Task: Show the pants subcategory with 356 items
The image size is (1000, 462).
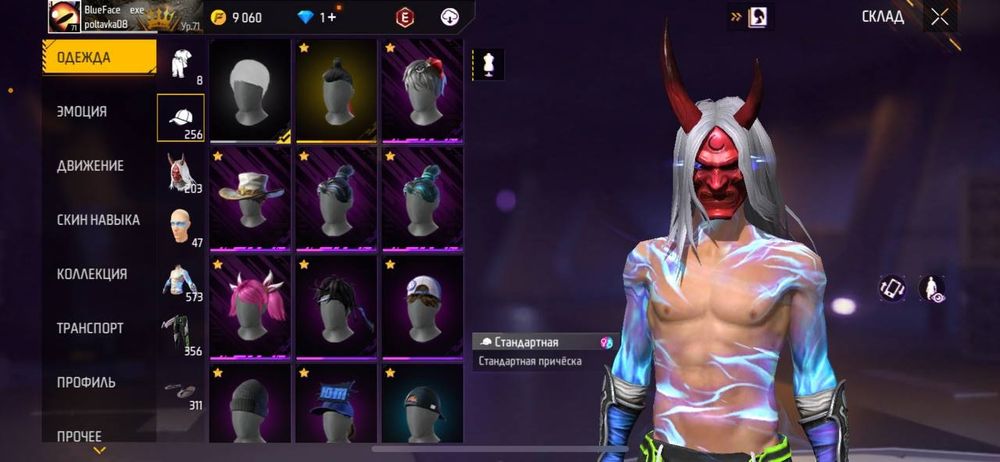Action: [x=180, y=336]
